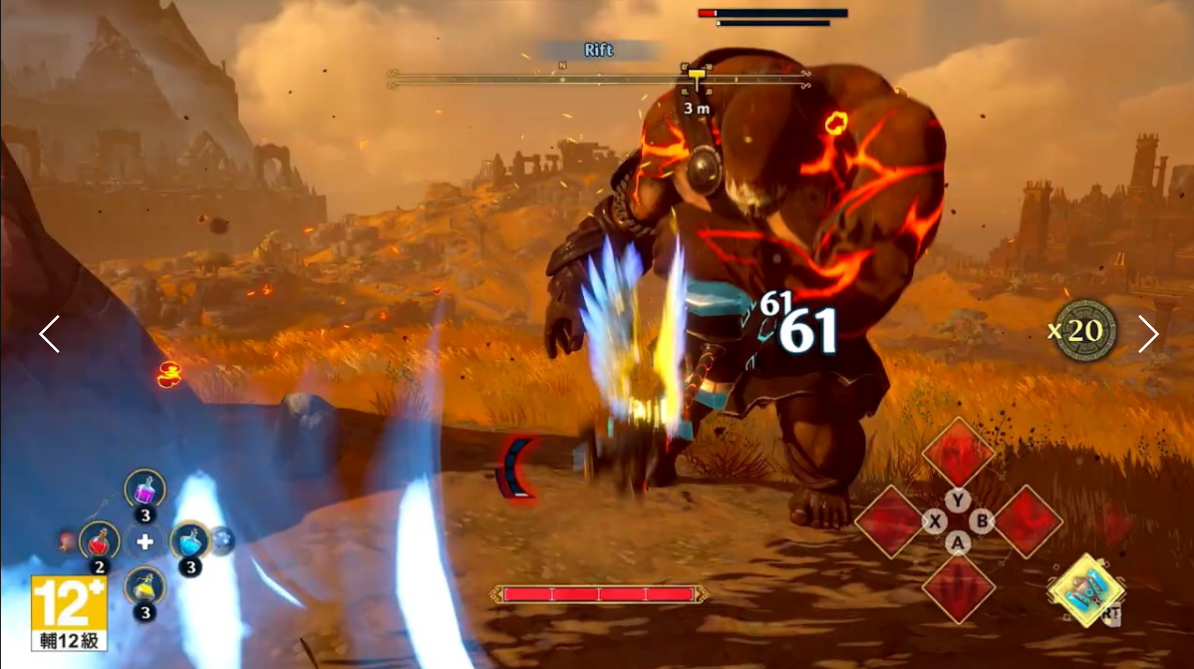
Task: Activate the red ability diamond by X
Action: pyautogui.click(x=889, y=520)
